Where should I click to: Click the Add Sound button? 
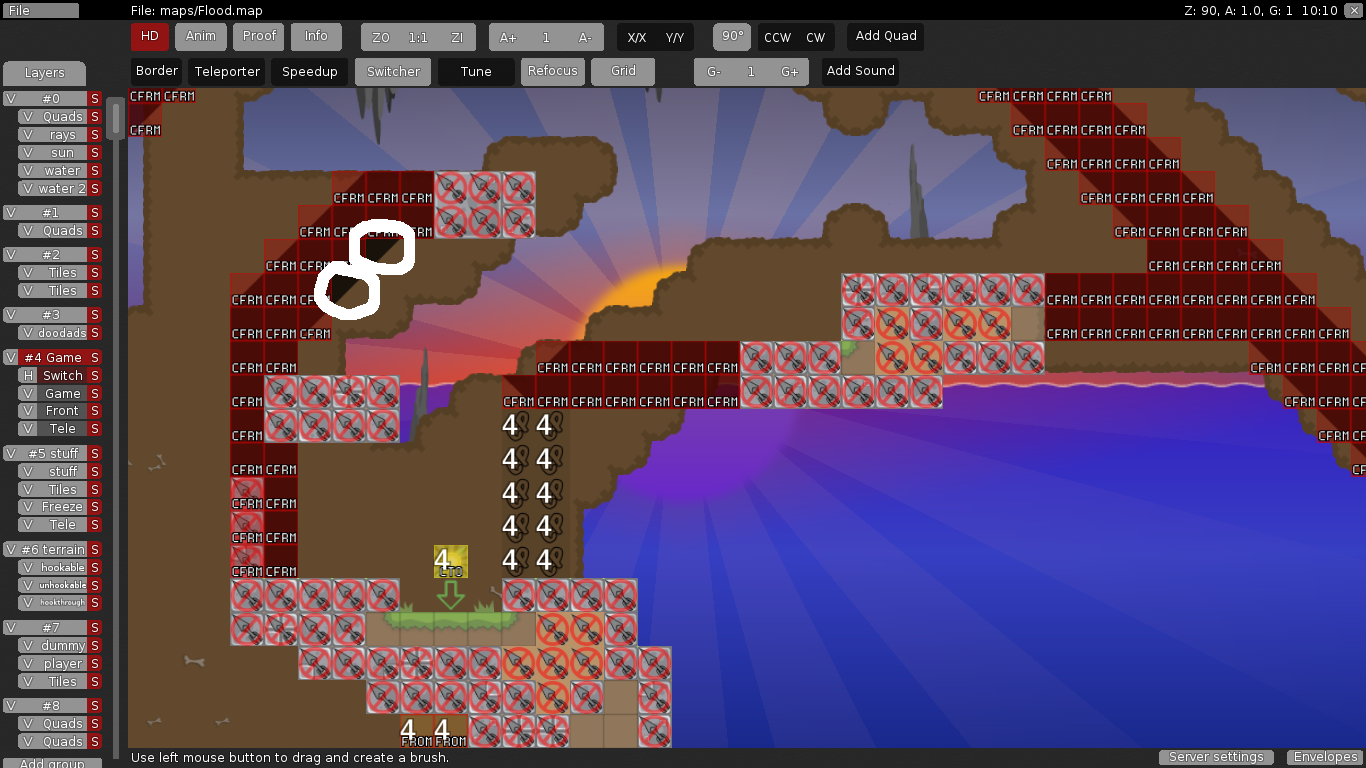pos(860,72)
